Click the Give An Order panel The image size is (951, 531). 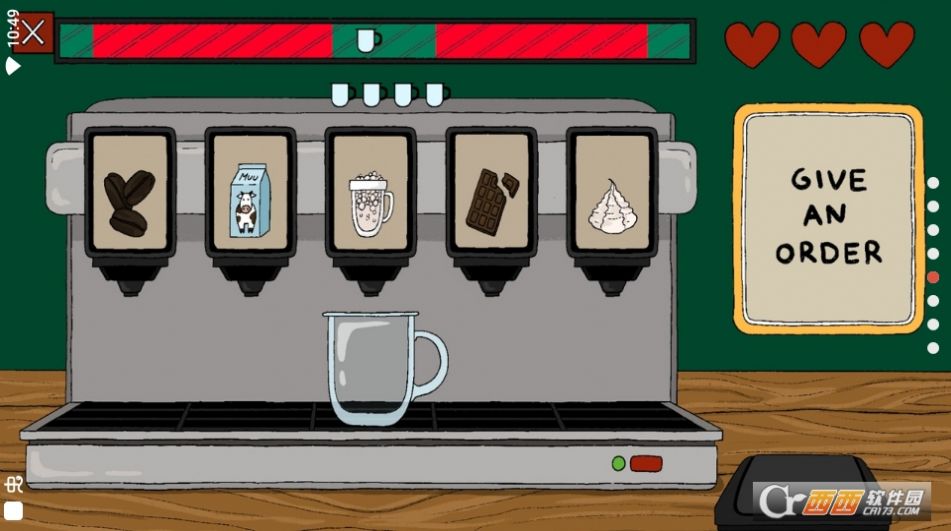click(x=829, y=218)
